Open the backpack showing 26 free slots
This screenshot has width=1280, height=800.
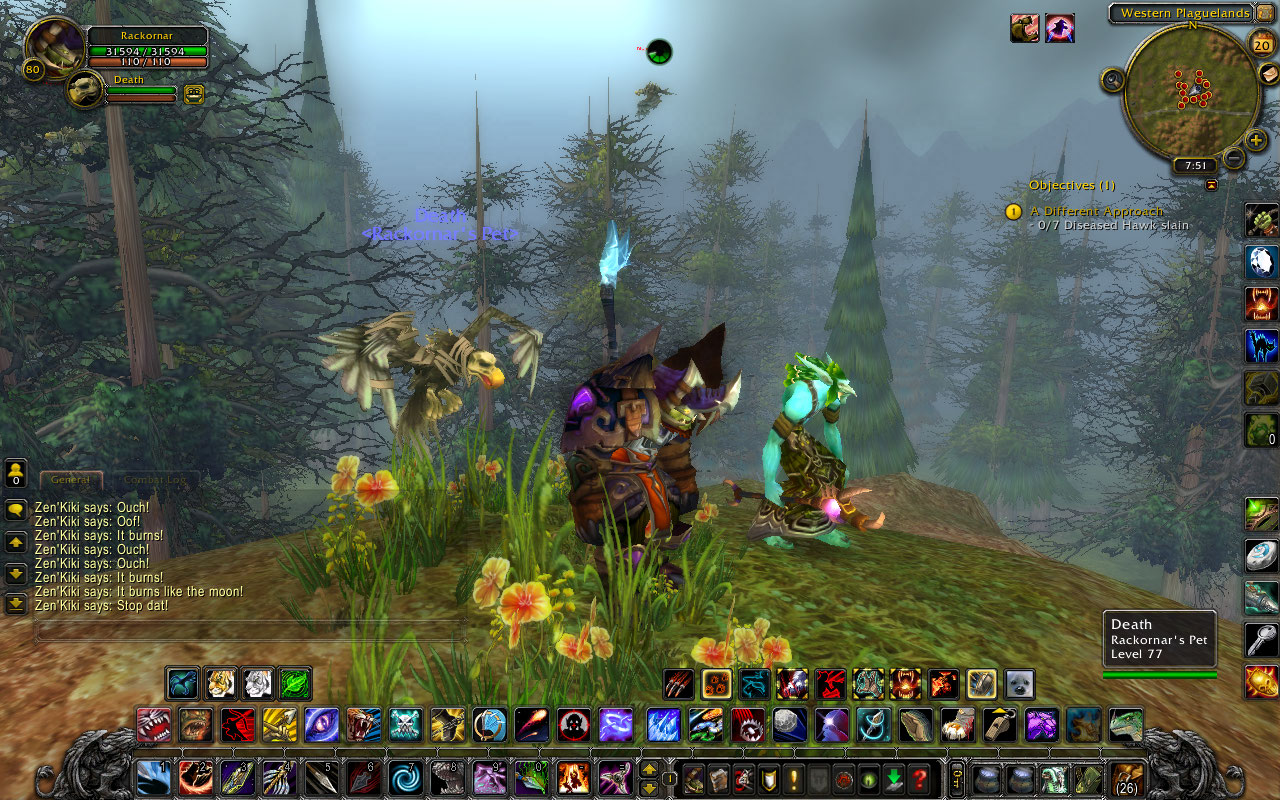coord(1128,778)
